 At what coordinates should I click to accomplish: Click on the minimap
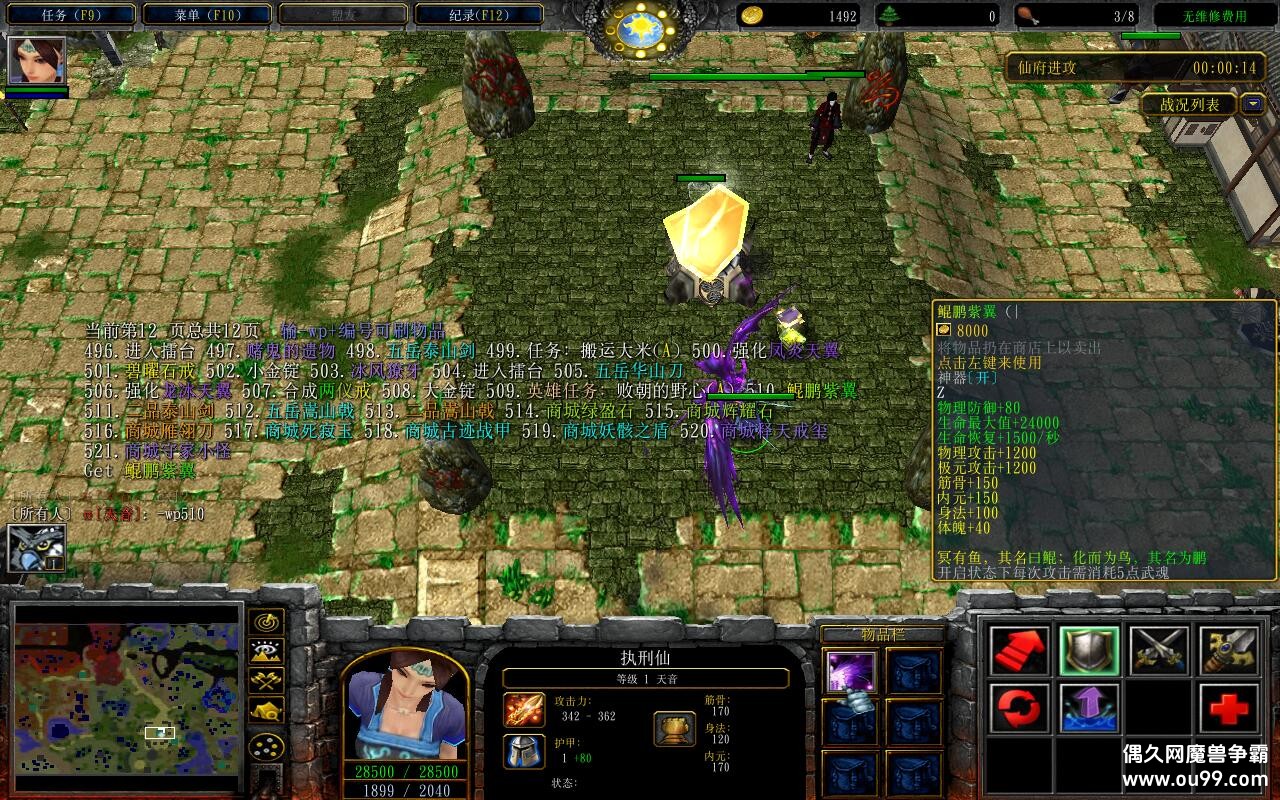(x=127, y=693)
